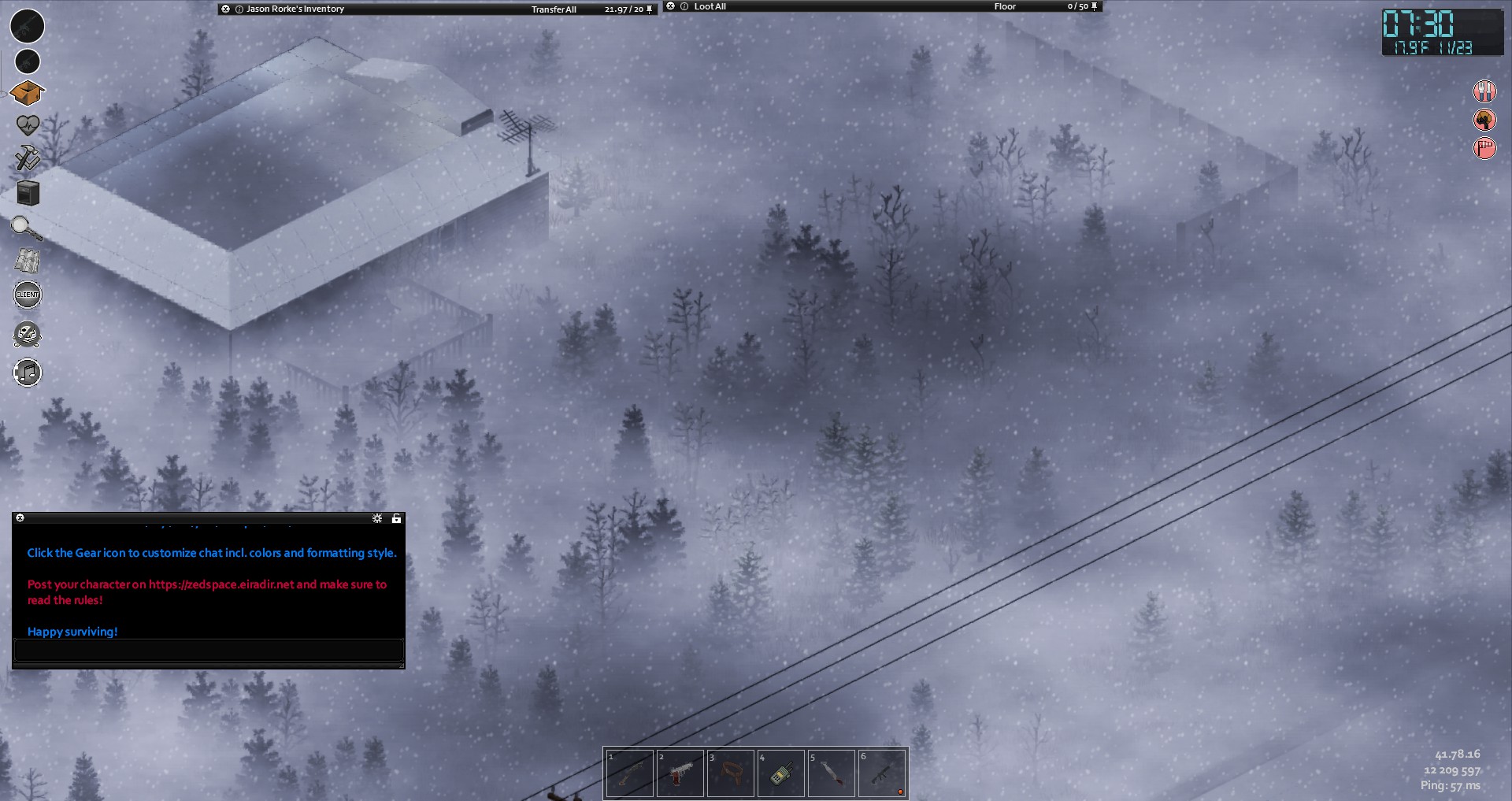
Task: Loot All from the floor container
Action: 710,6
